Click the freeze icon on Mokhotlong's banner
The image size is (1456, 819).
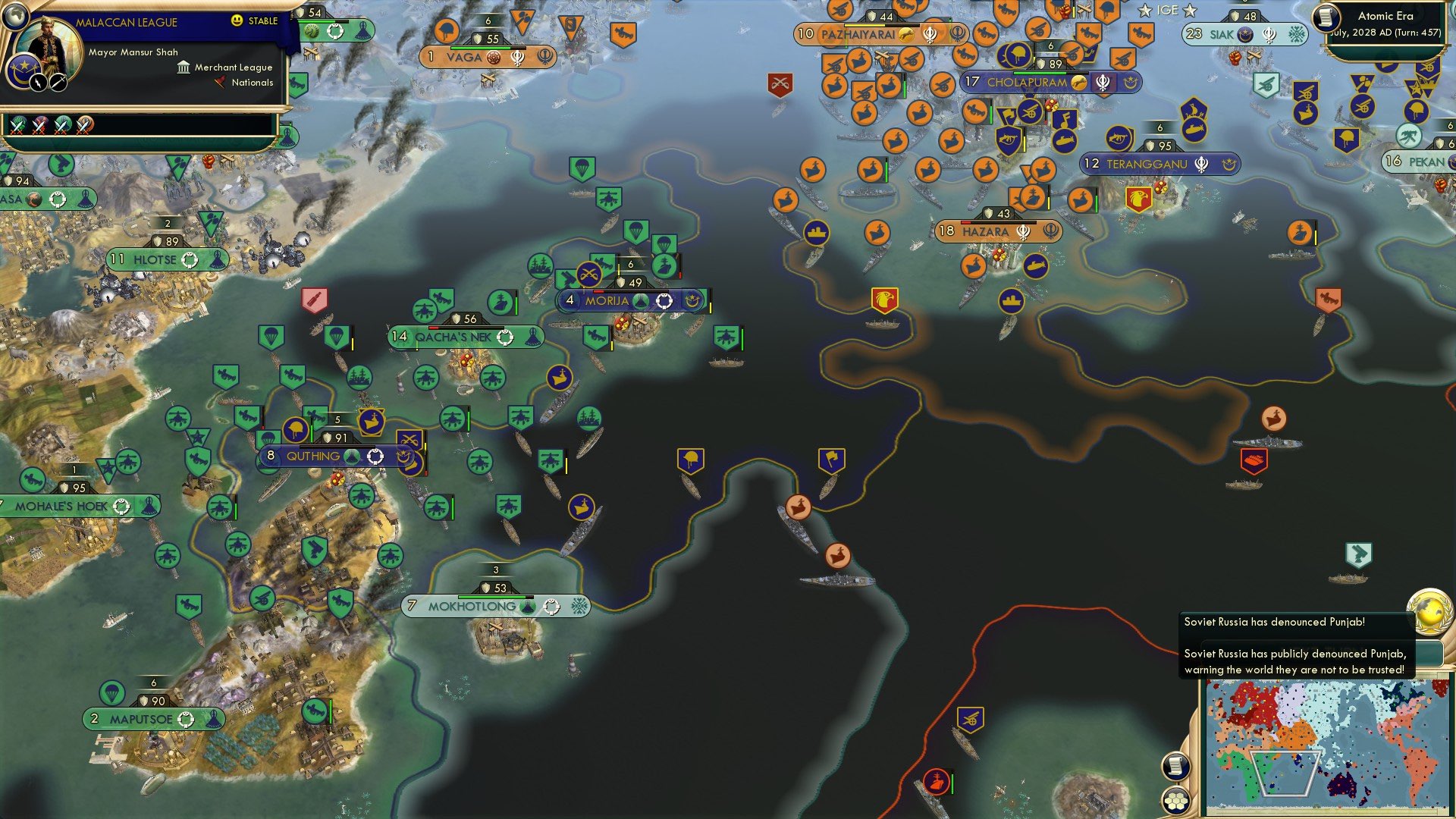coord(579,606)
